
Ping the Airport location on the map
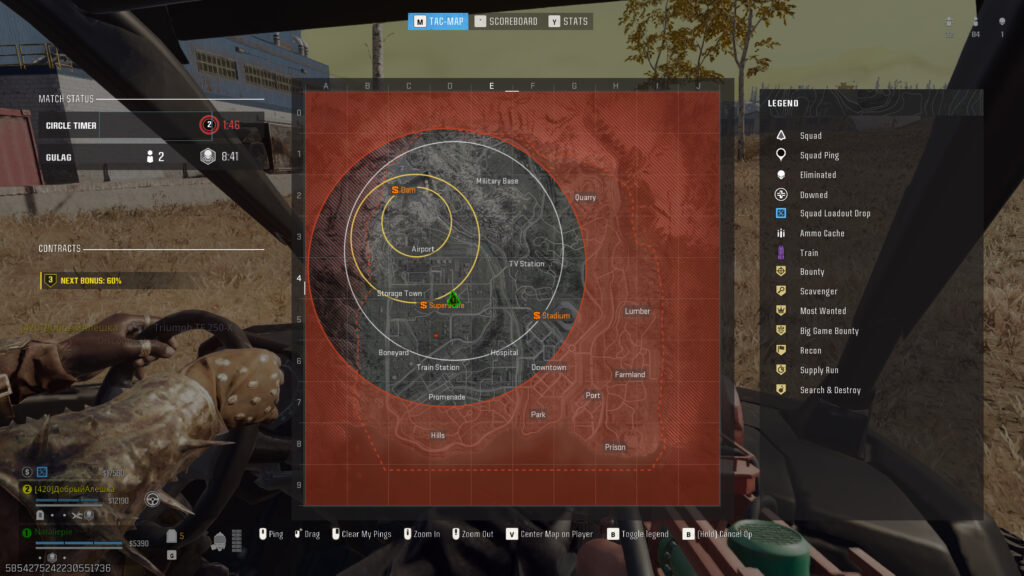423,249
